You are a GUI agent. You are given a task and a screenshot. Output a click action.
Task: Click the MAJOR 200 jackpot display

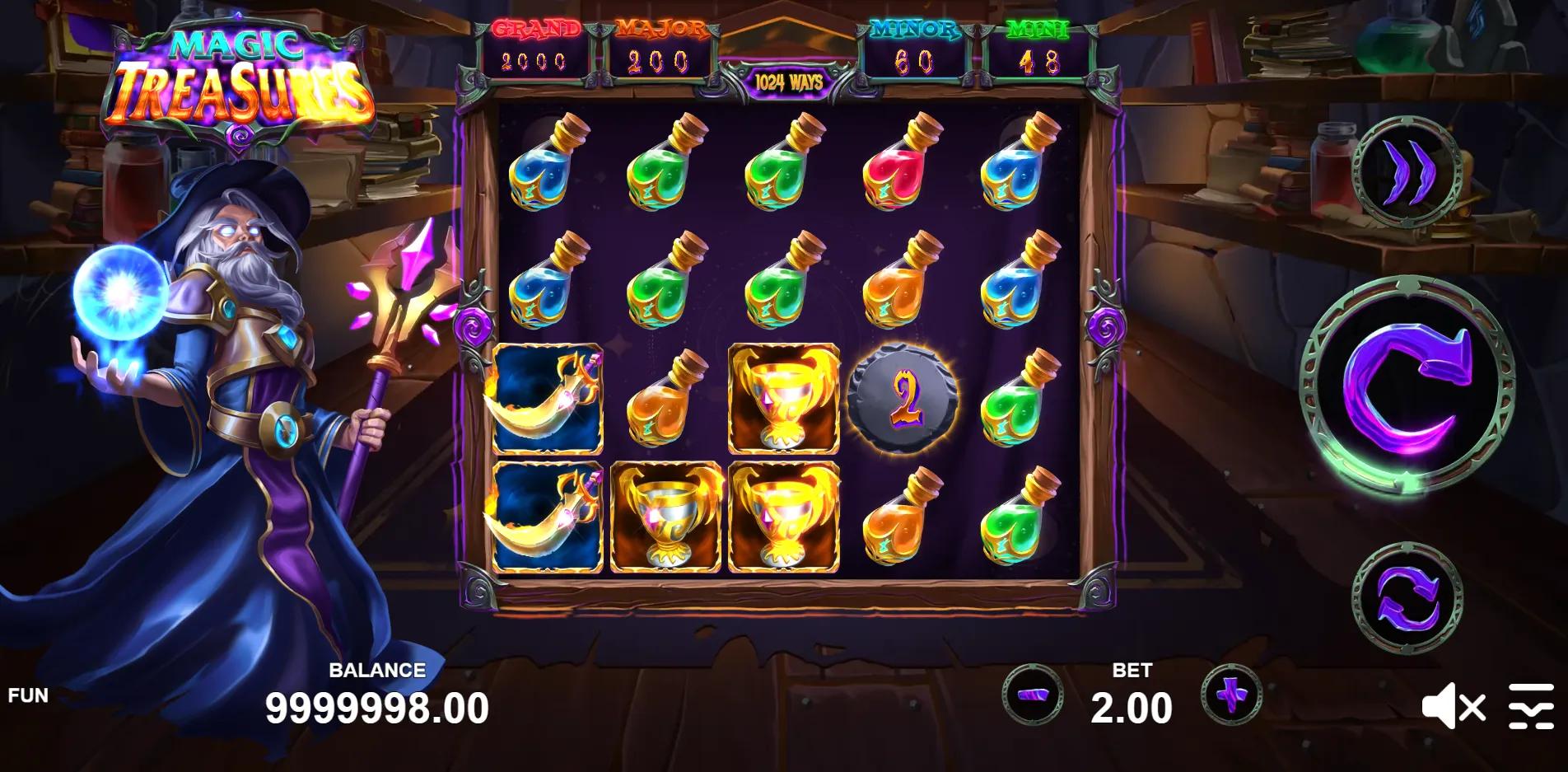click(x=656, y=45)
